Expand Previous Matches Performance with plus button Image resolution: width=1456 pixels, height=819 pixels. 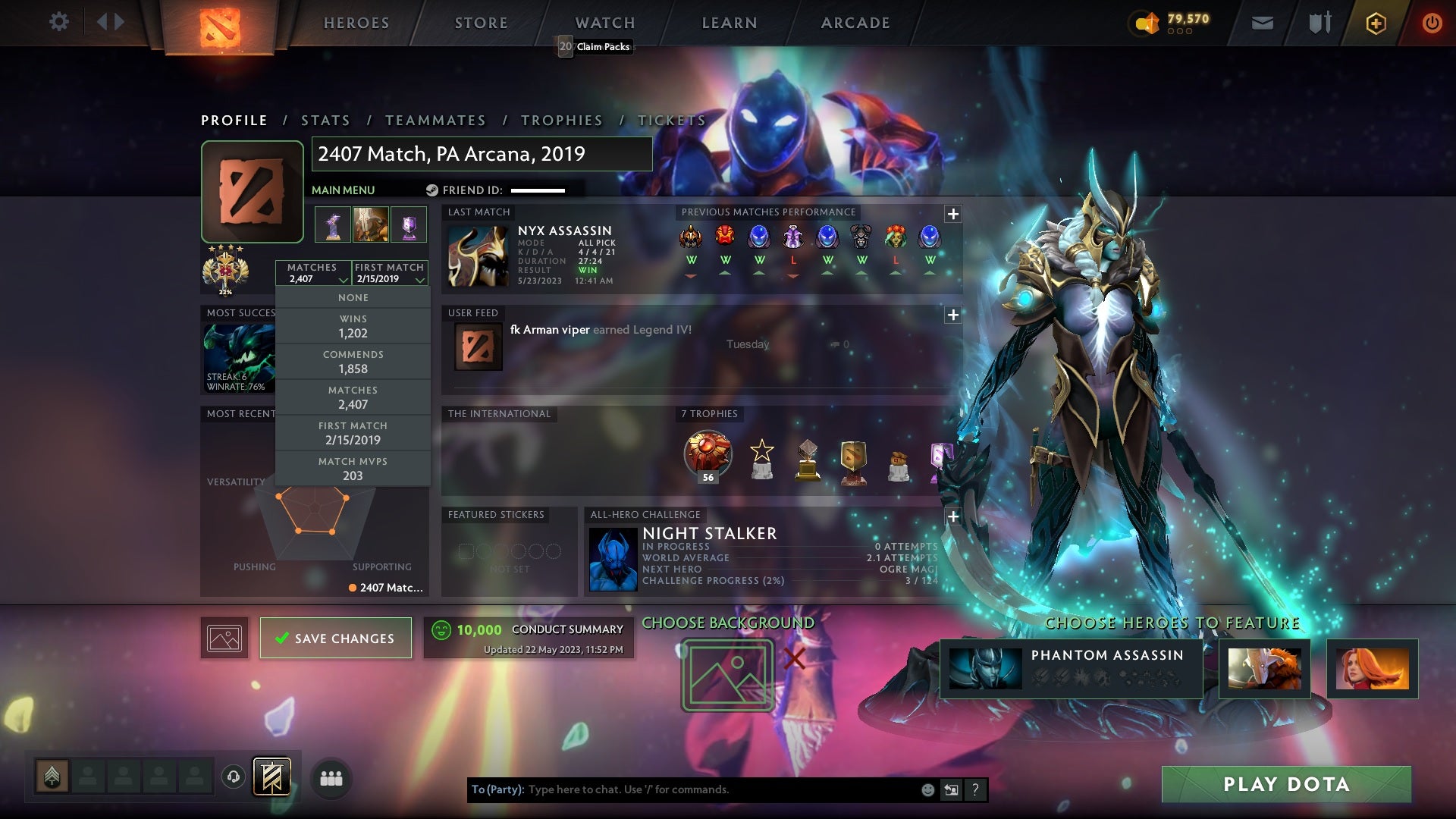click(953, 215)
